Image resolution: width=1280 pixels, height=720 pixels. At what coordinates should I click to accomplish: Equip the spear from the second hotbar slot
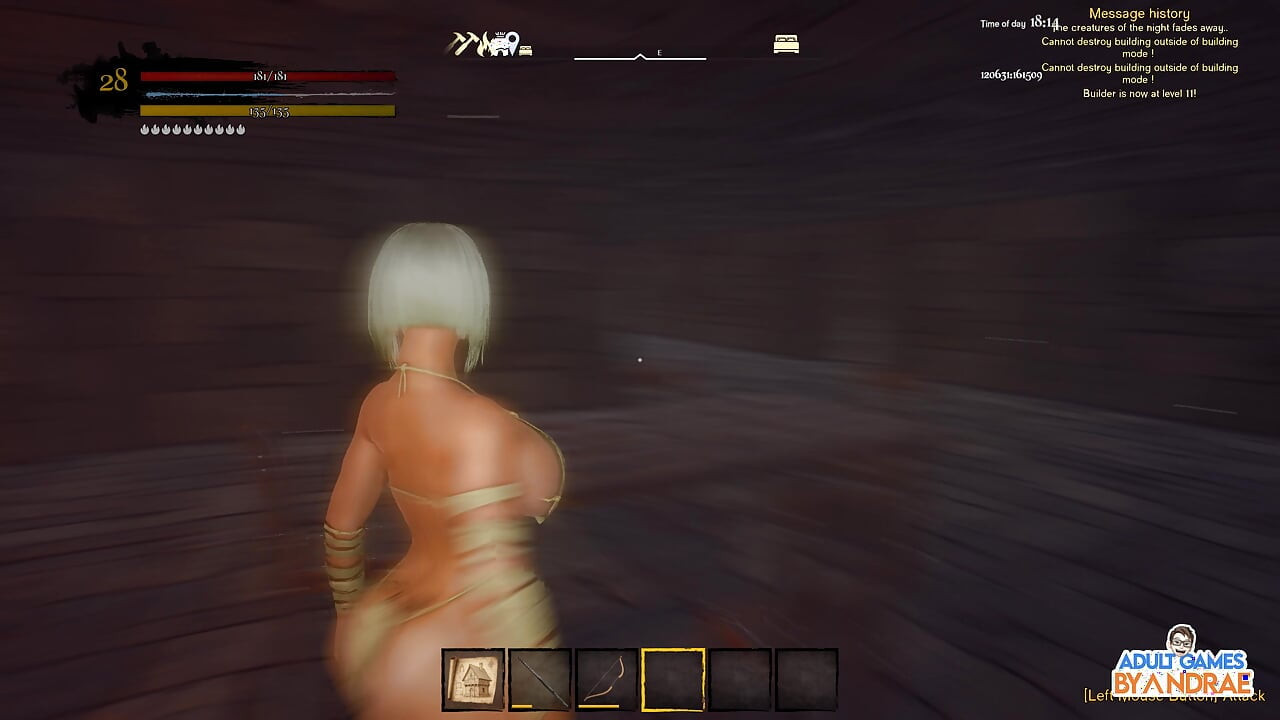click(x=539, y=678)
